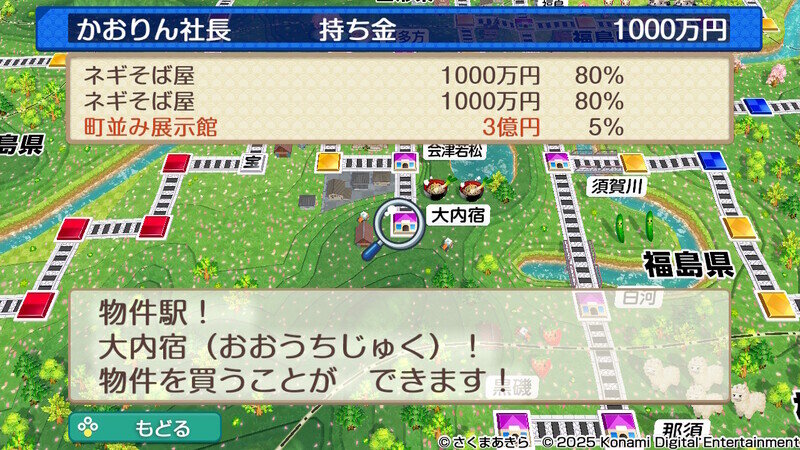
Task: Advance the 物件駅 message box
Action: coord(398,346)
